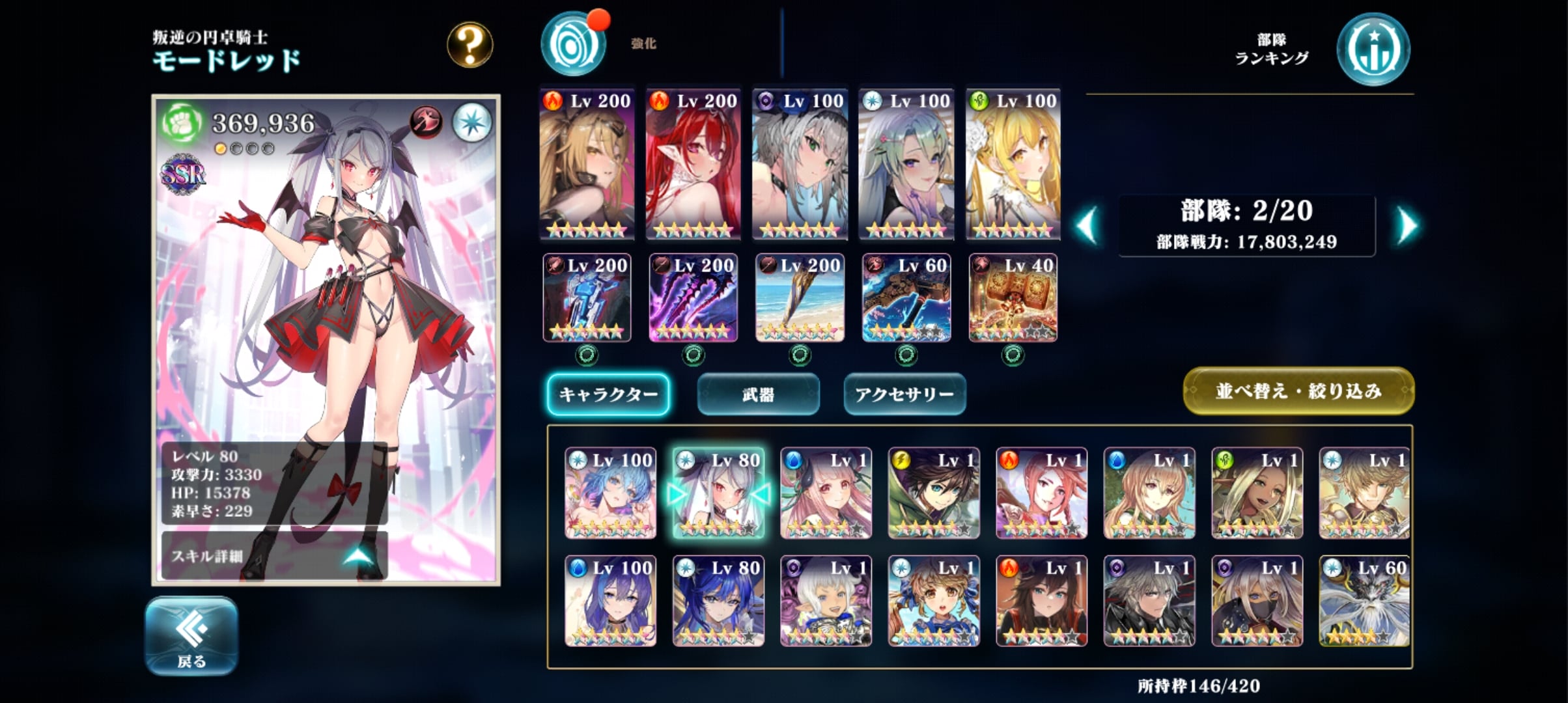This screenshot has width=1568, height=703.
Task: Pick the green-hooded lightning Lv 1 character
Action: 934,493
